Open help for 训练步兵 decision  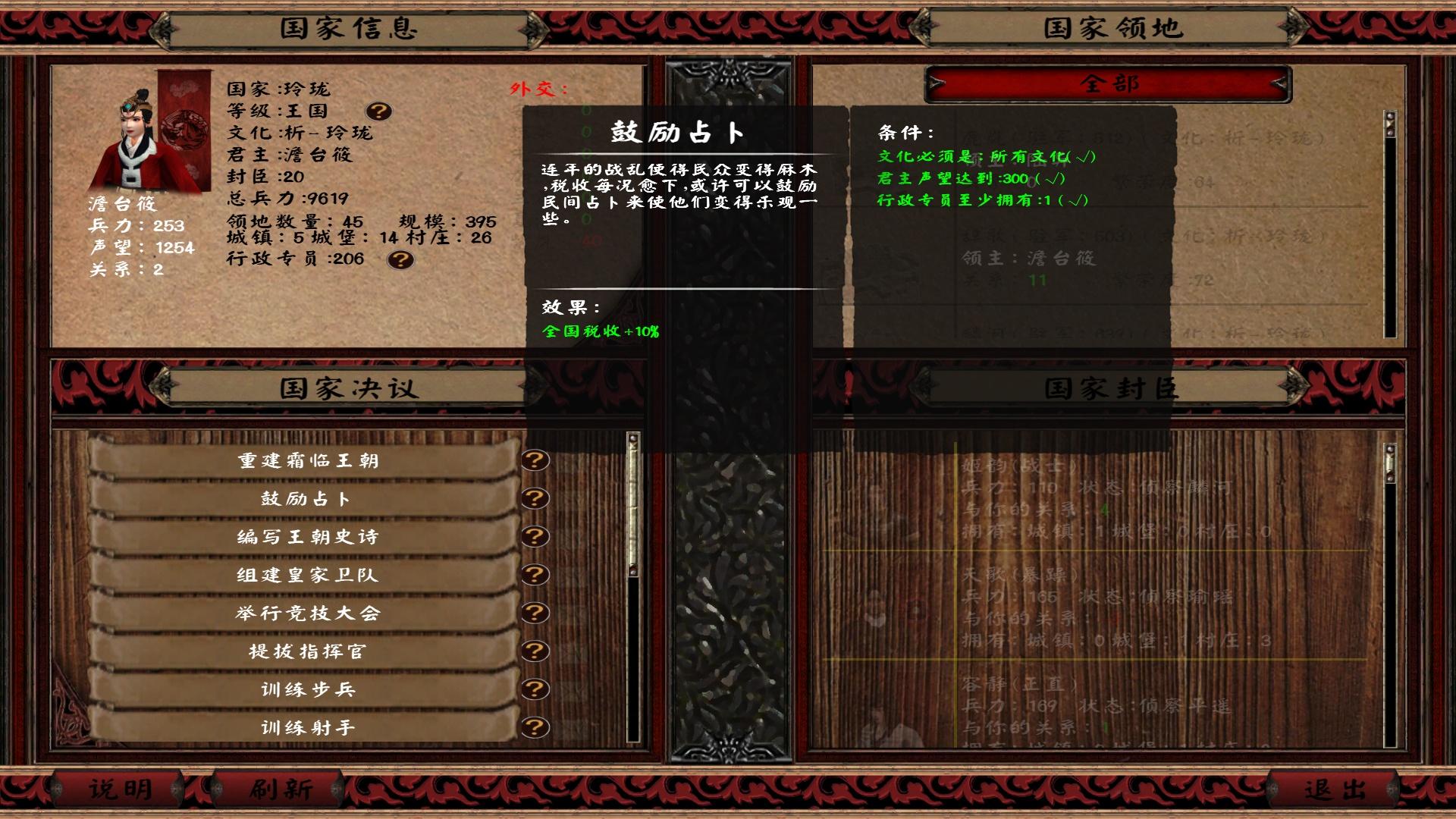(535, 689)
